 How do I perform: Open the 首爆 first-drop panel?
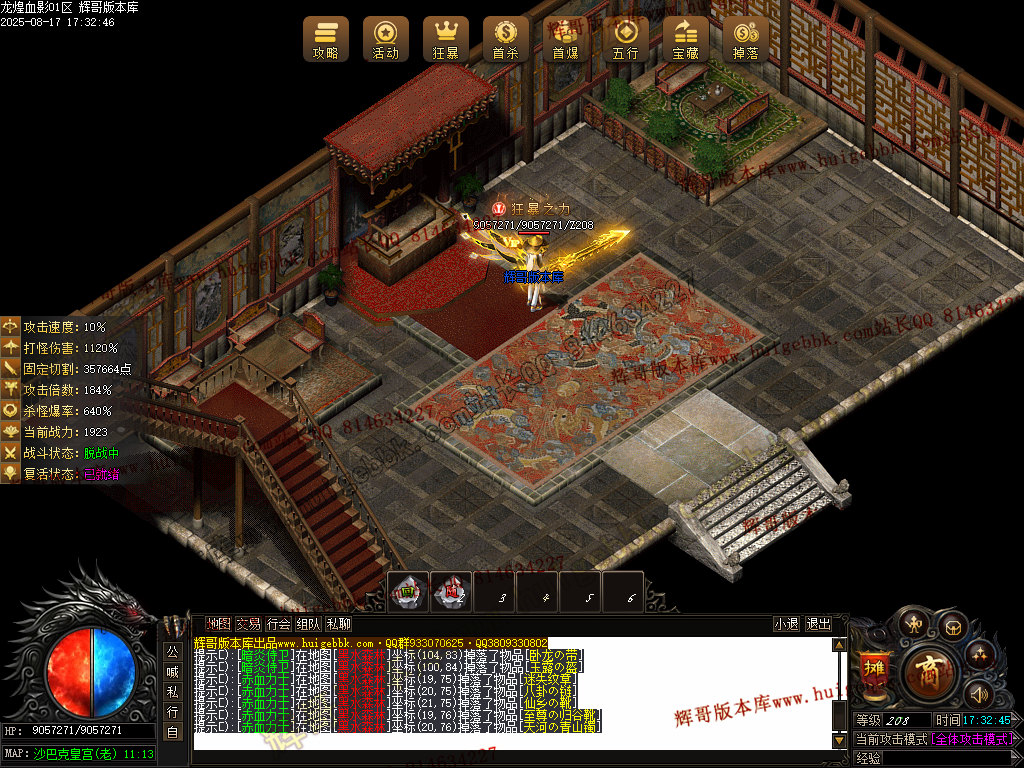click(566, 39)
